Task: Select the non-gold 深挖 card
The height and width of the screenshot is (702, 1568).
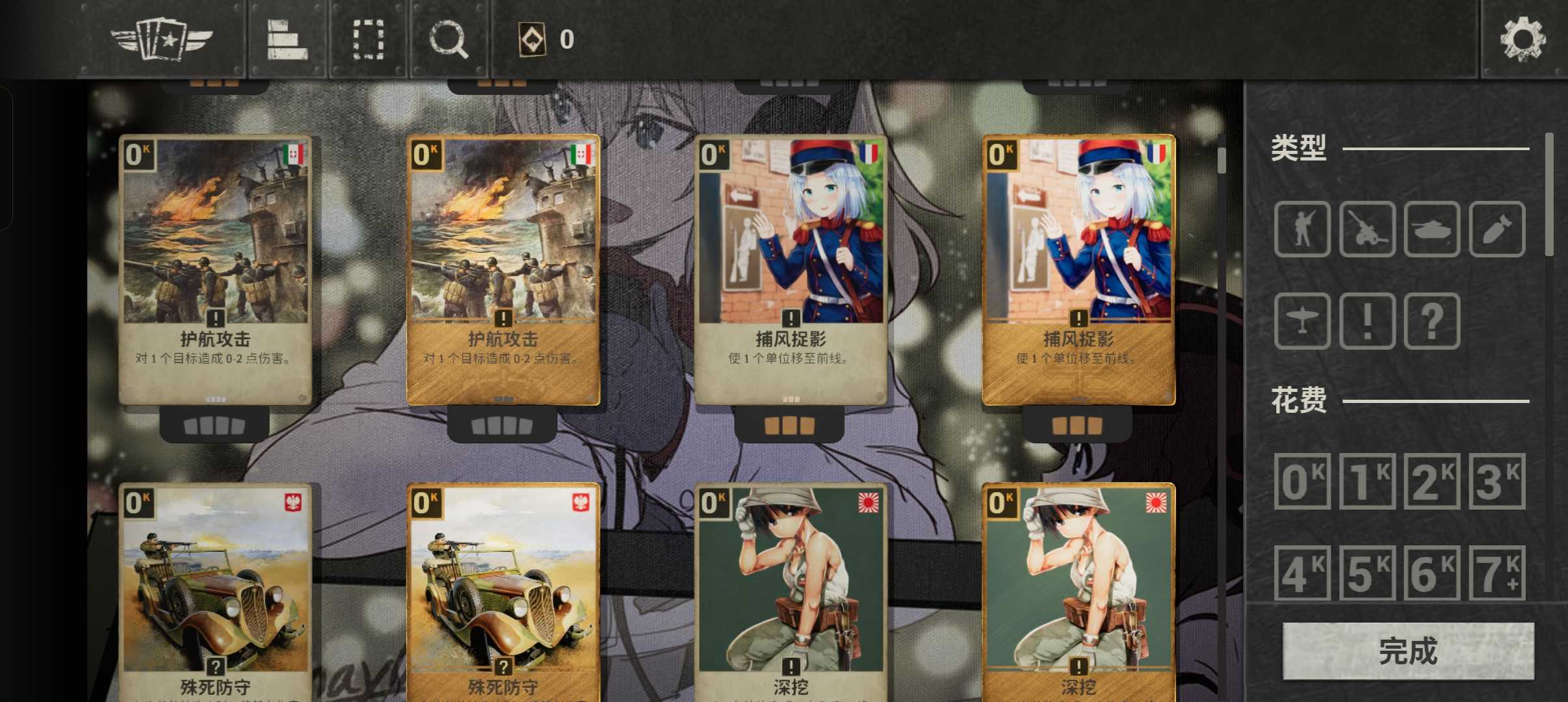Action: 791,591
